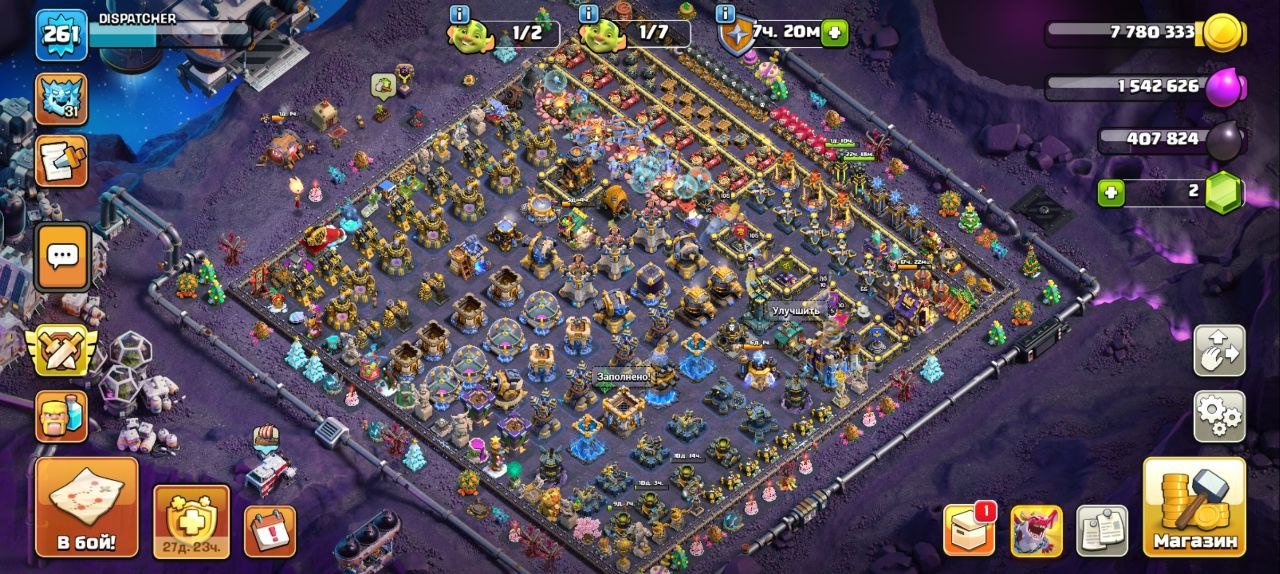The width and height of the screenshot is (1280, 574).
Task: Start an attack with the "В бой!" button
Action: (x=85, y=508)
